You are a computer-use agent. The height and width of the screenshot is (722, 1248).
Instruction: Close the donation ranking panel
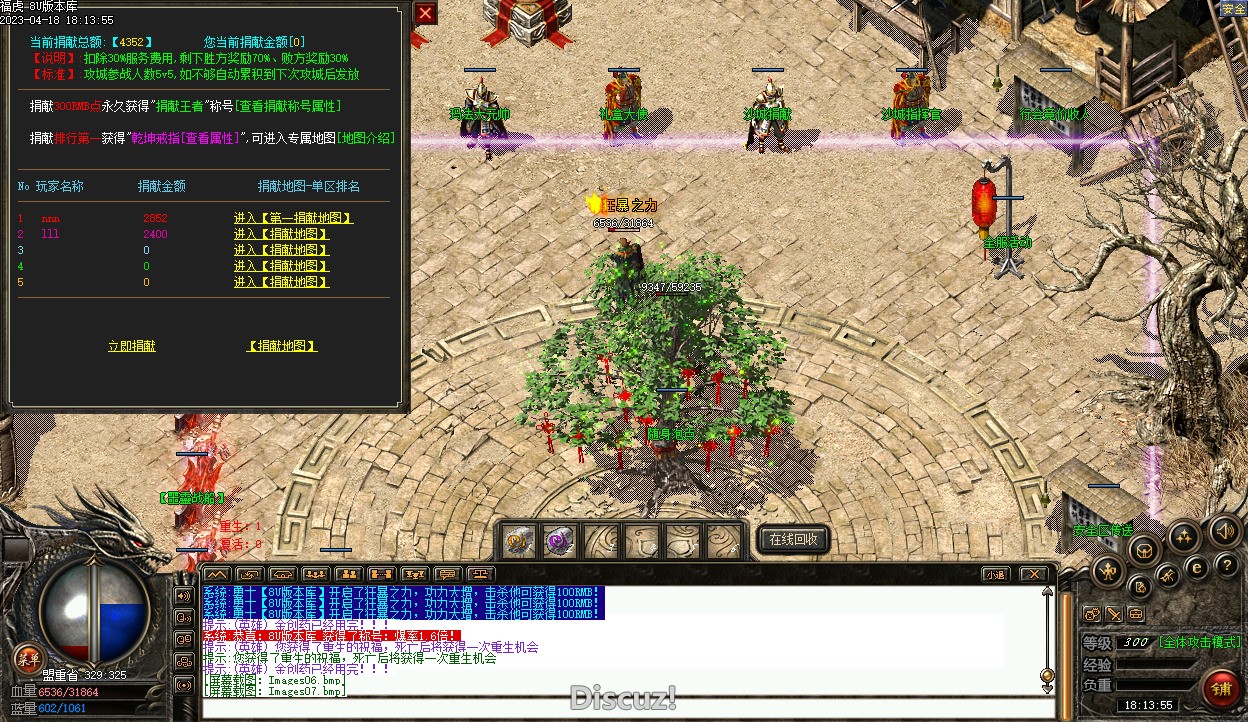click(x=425, y=13)
